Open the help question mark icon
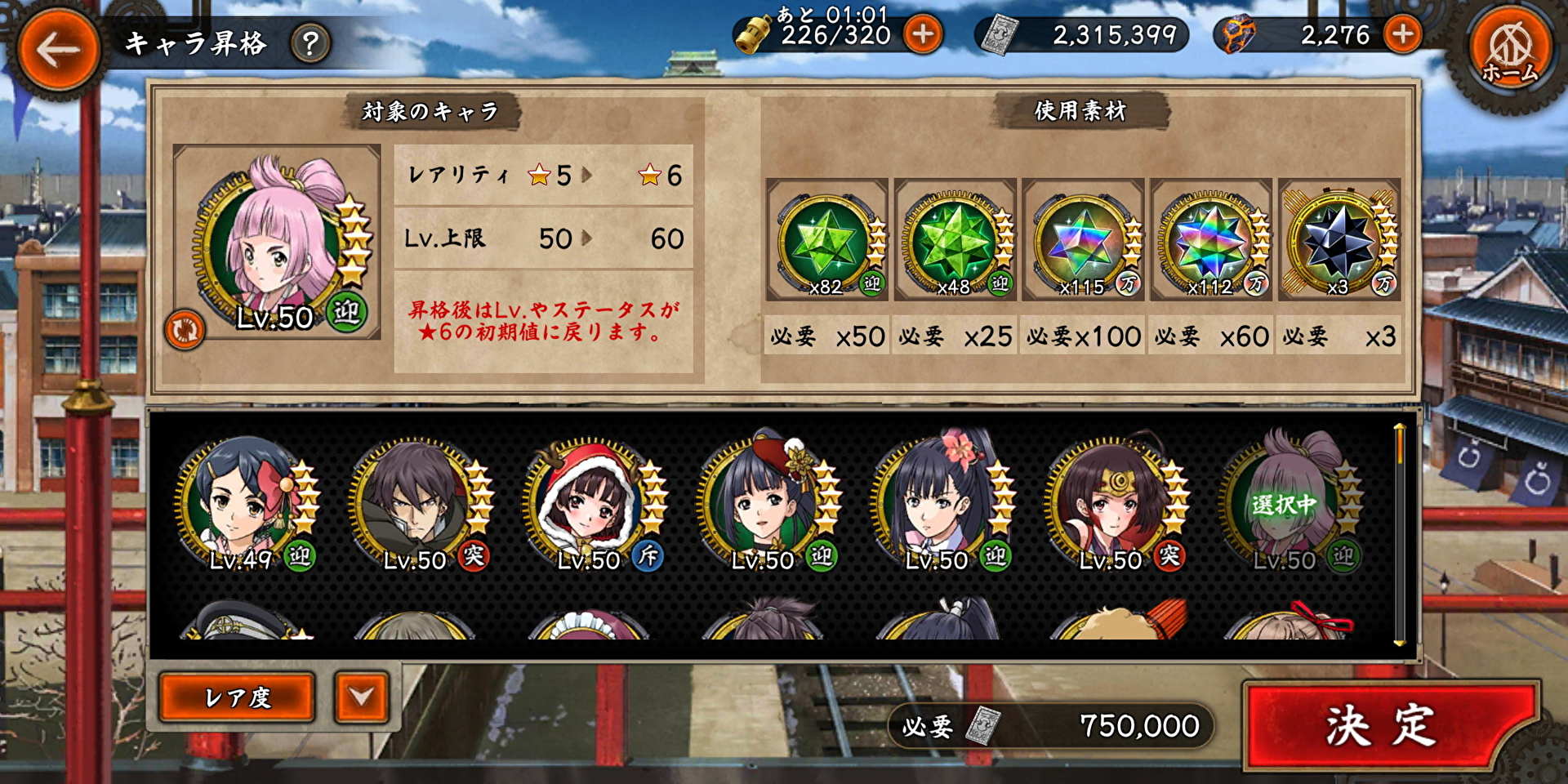This screenshot has height=784, width=1568. point(310,43)
